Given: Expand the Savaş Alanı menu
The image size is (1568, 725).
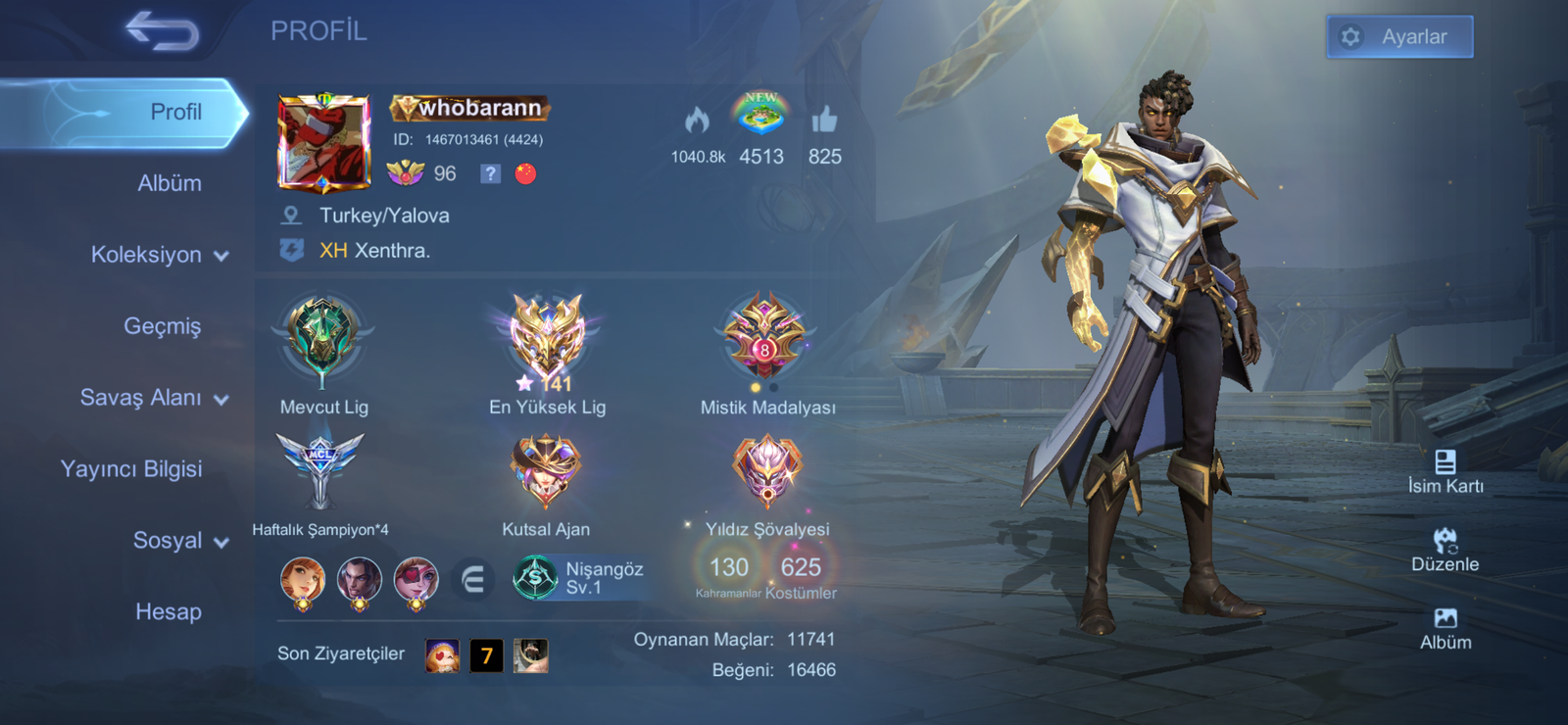Looking at the screenshot, I should 154,398.
